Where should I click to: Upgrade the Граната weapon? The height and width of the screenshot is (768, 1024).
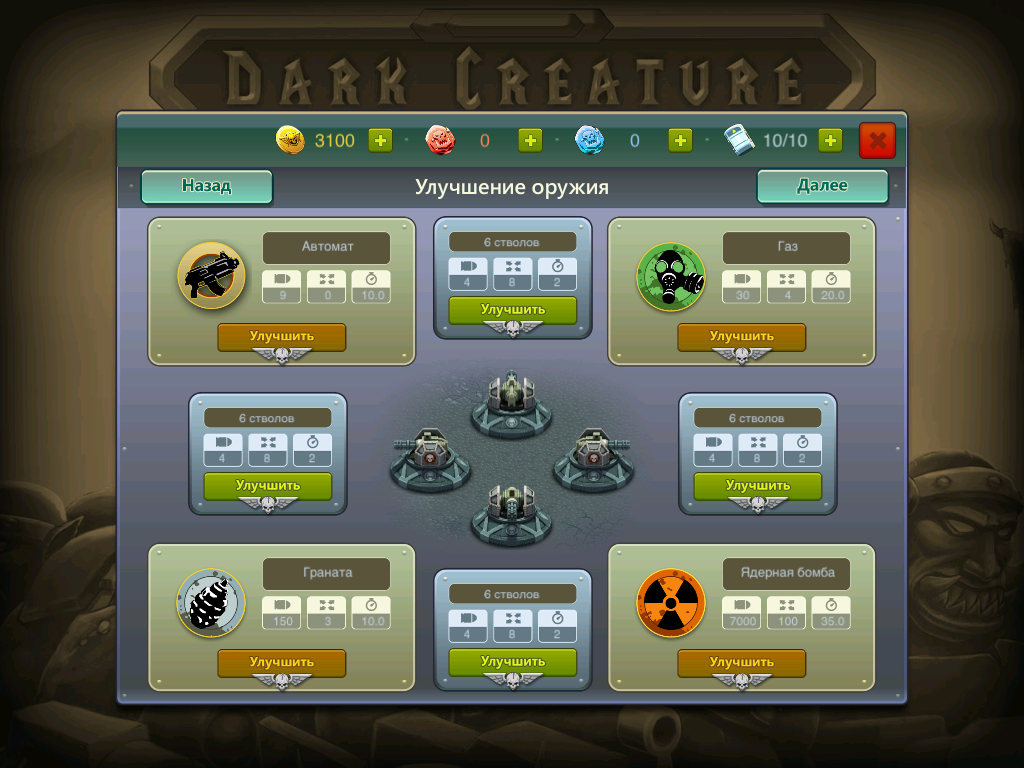click(x=281, y=662)
